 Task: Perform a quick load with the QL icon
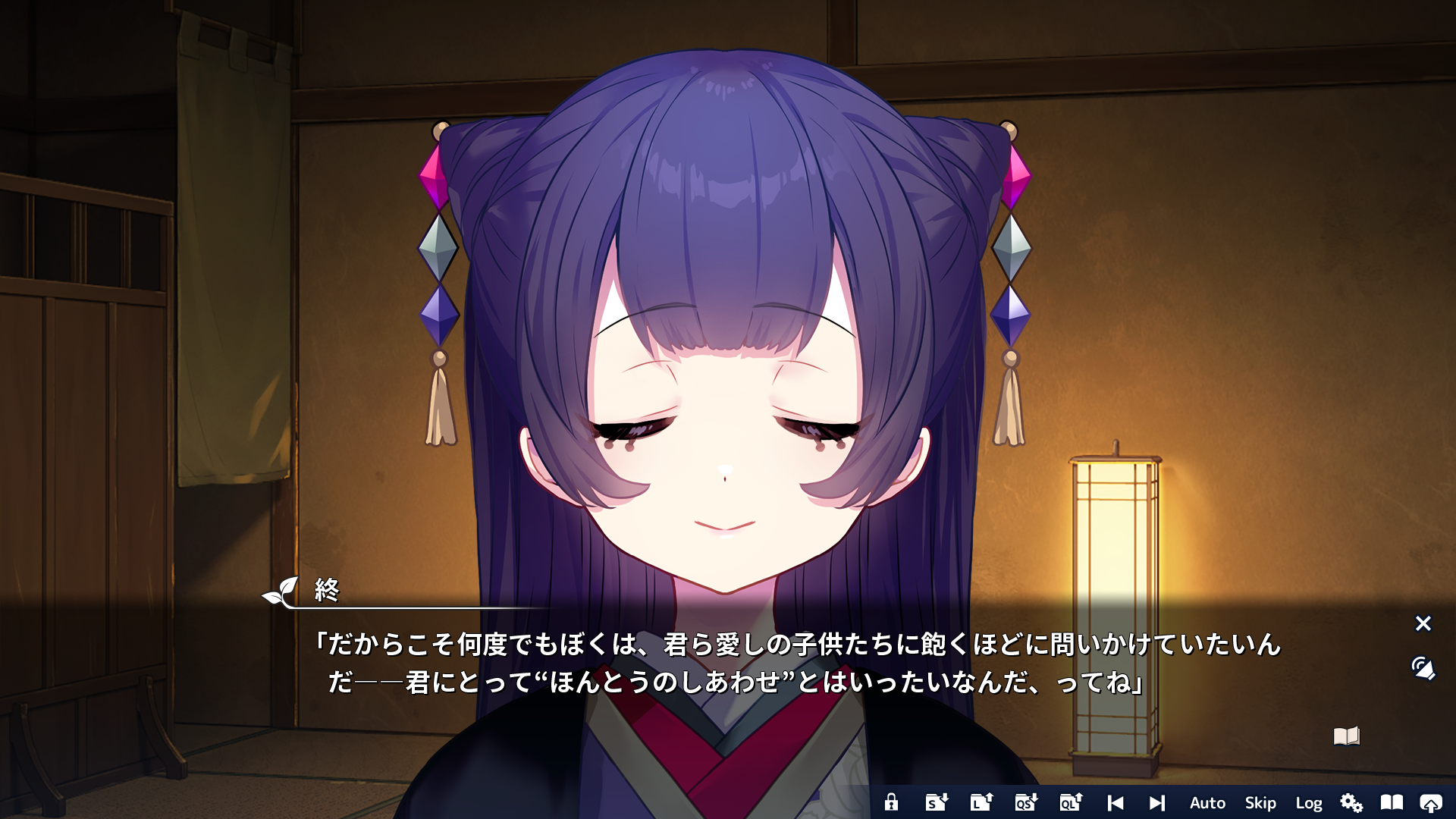[x=1071, y=802]
